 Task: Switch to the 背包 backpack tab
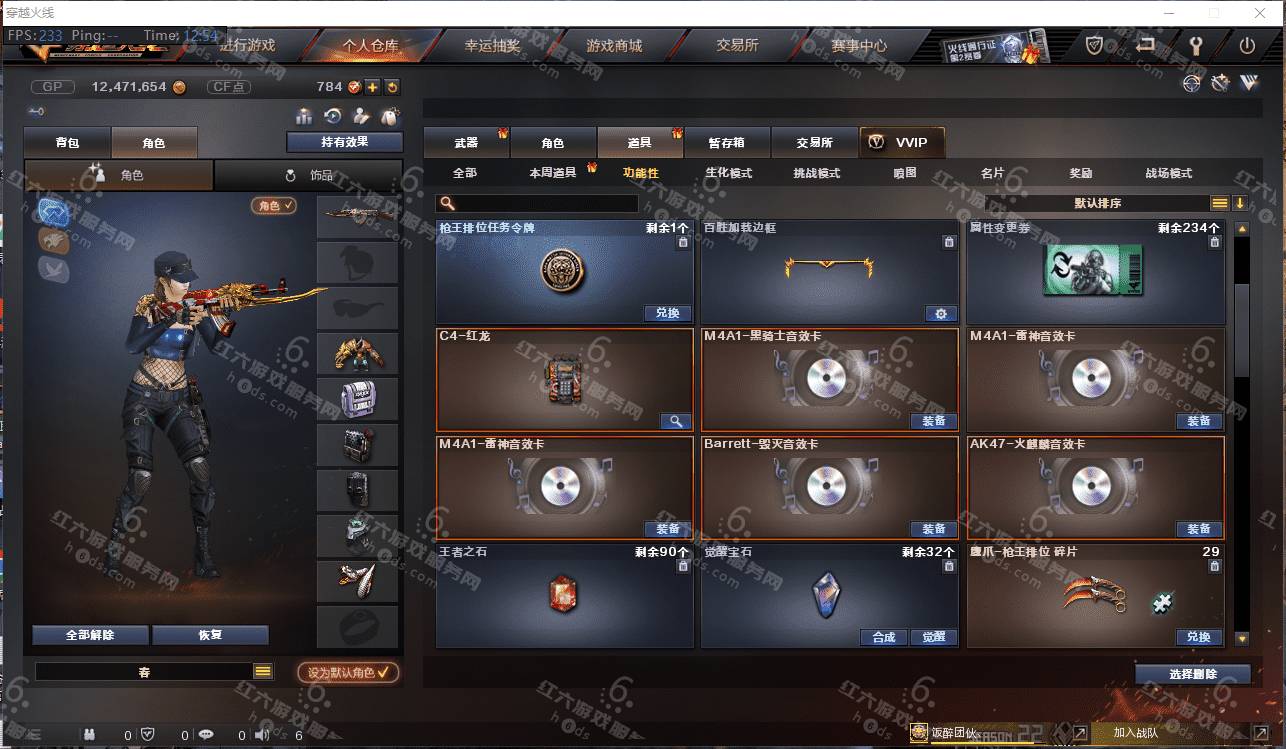coord(67,143)
